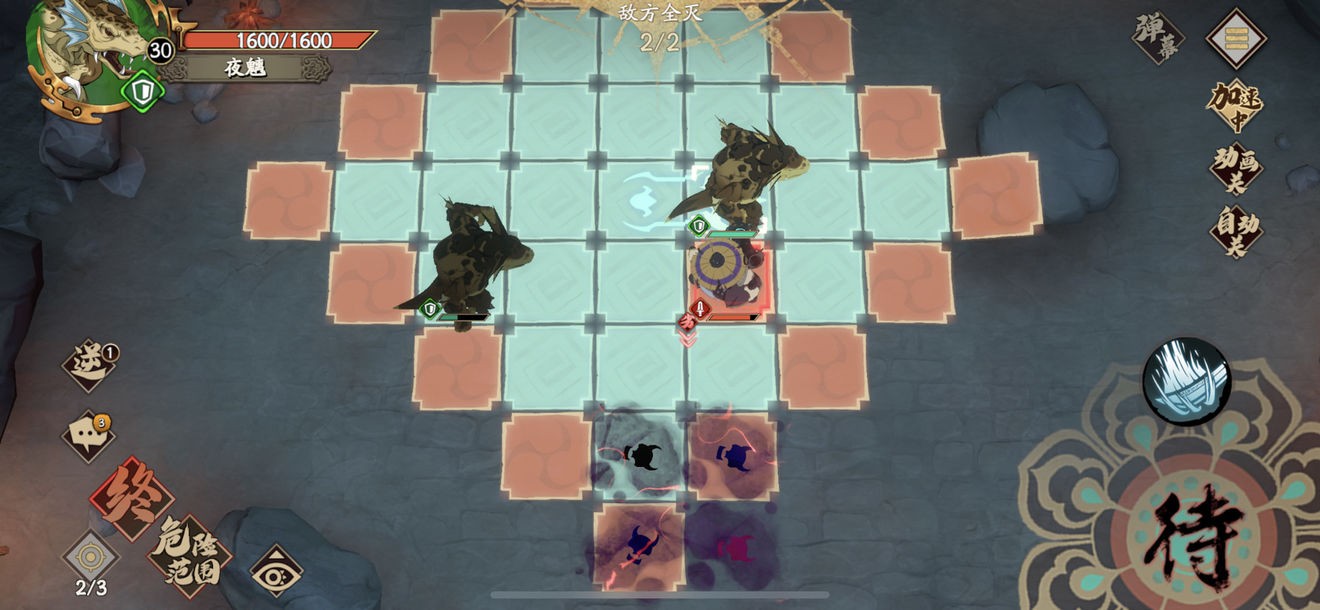Toggle the 自动关 auto-battle button
1320x610 pixels.
(1236, 231)
